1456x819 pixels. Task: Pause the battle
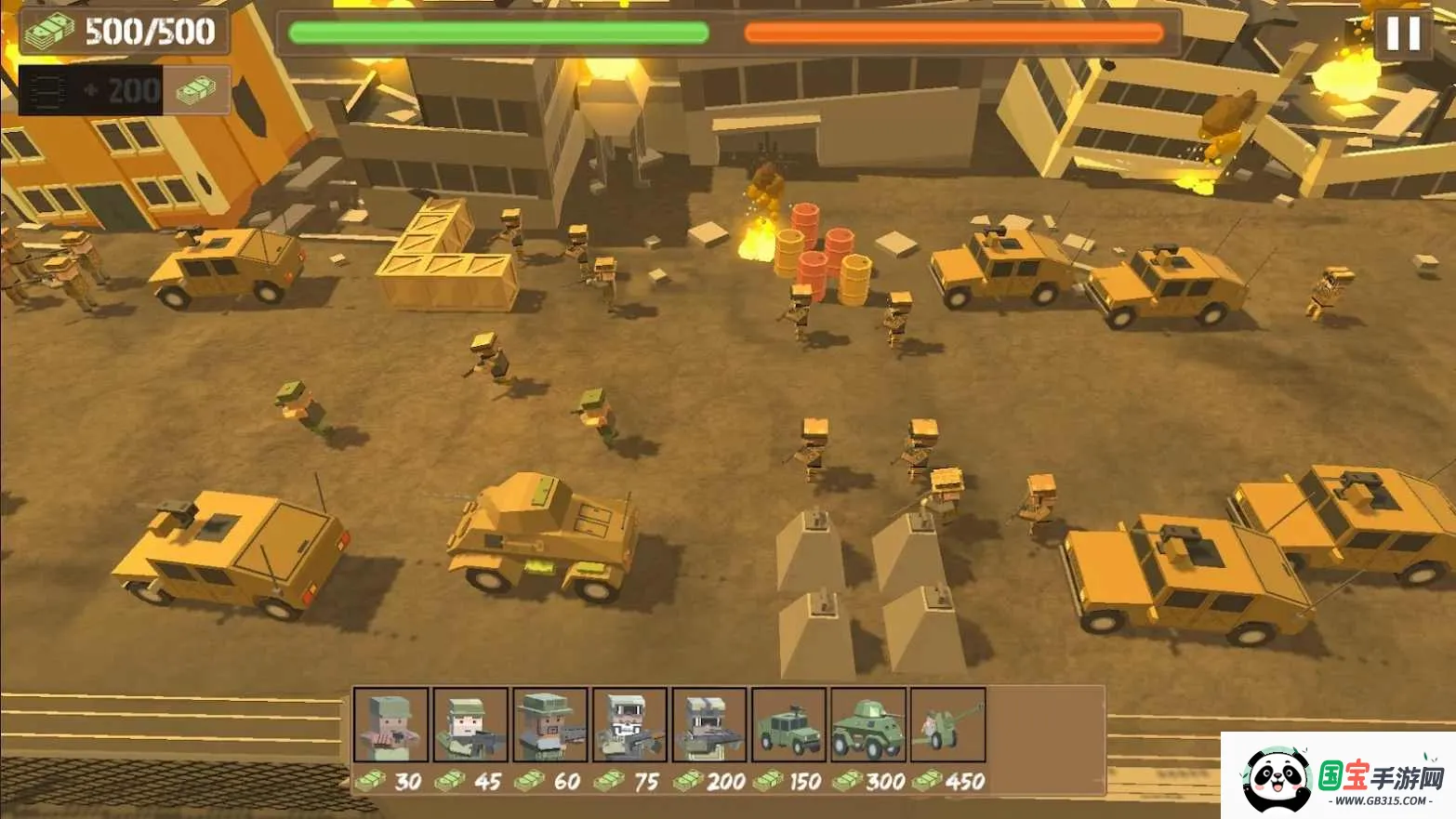[x=1403, y=33]
